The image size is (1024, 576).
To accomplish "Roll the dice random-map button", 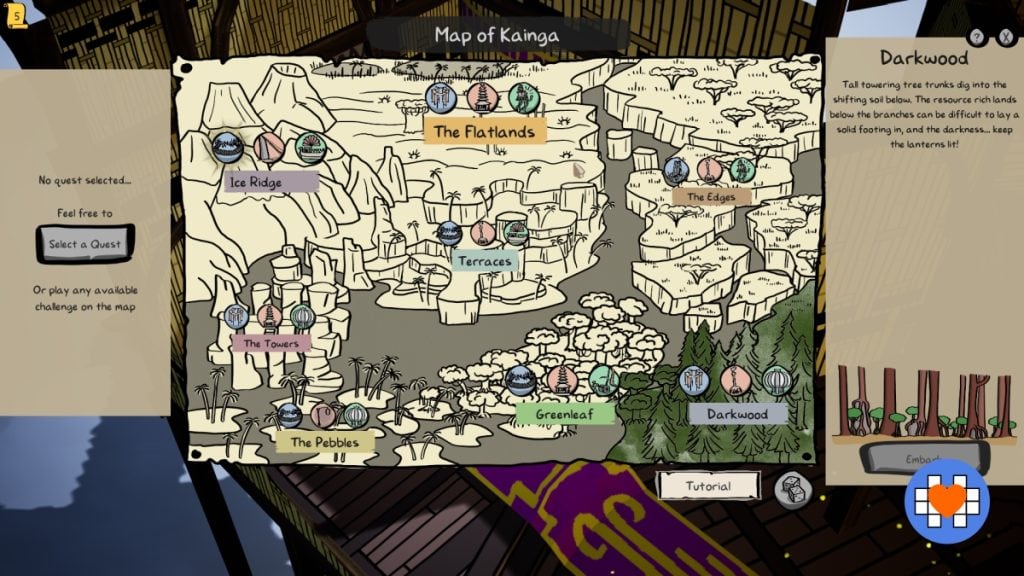I will click(x=793, y=489).
